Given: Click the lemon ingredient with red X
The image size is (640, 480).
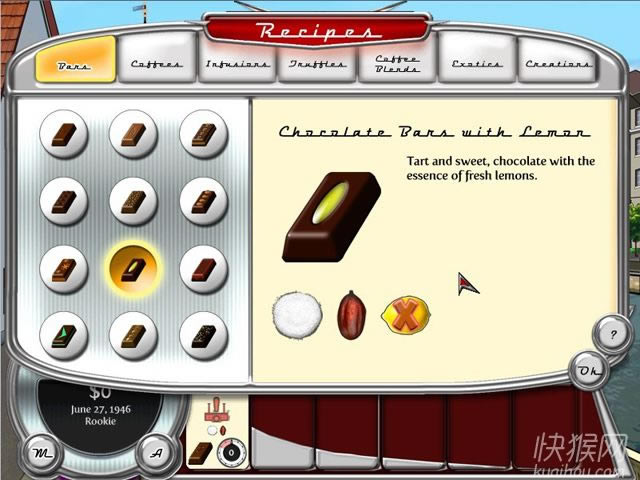Looking at the screenshot, I should [x=406, y=314].
